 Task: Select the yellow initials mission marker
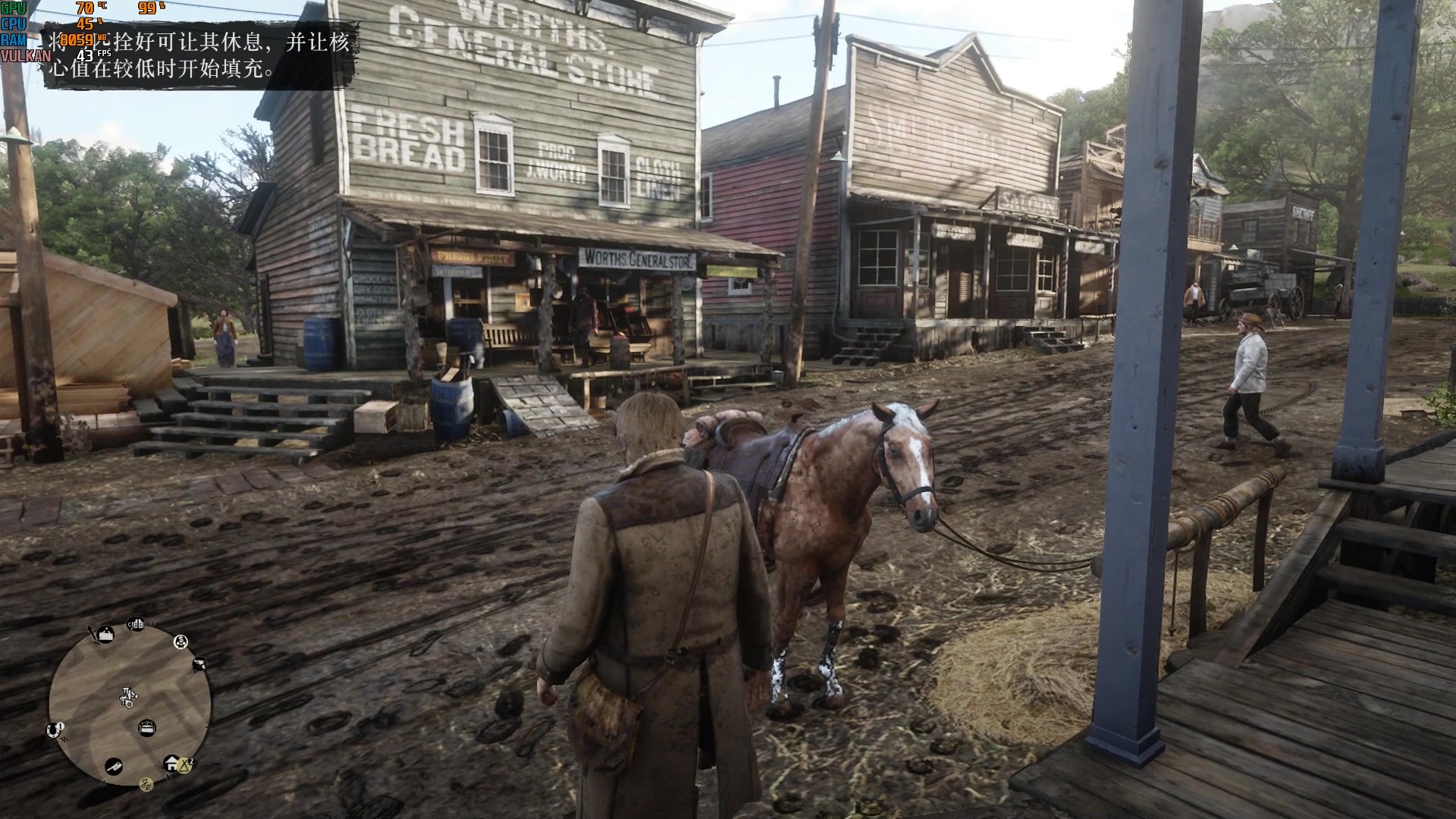pyautogui.click(x=146, y=784)
